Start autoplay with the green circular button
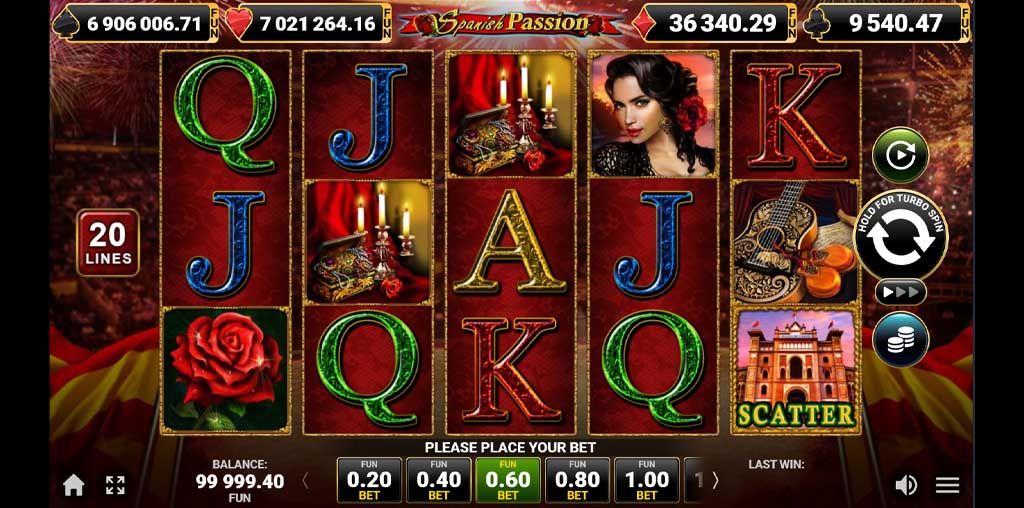Viewport: 1024px width, 508px height. coord(900,156)
